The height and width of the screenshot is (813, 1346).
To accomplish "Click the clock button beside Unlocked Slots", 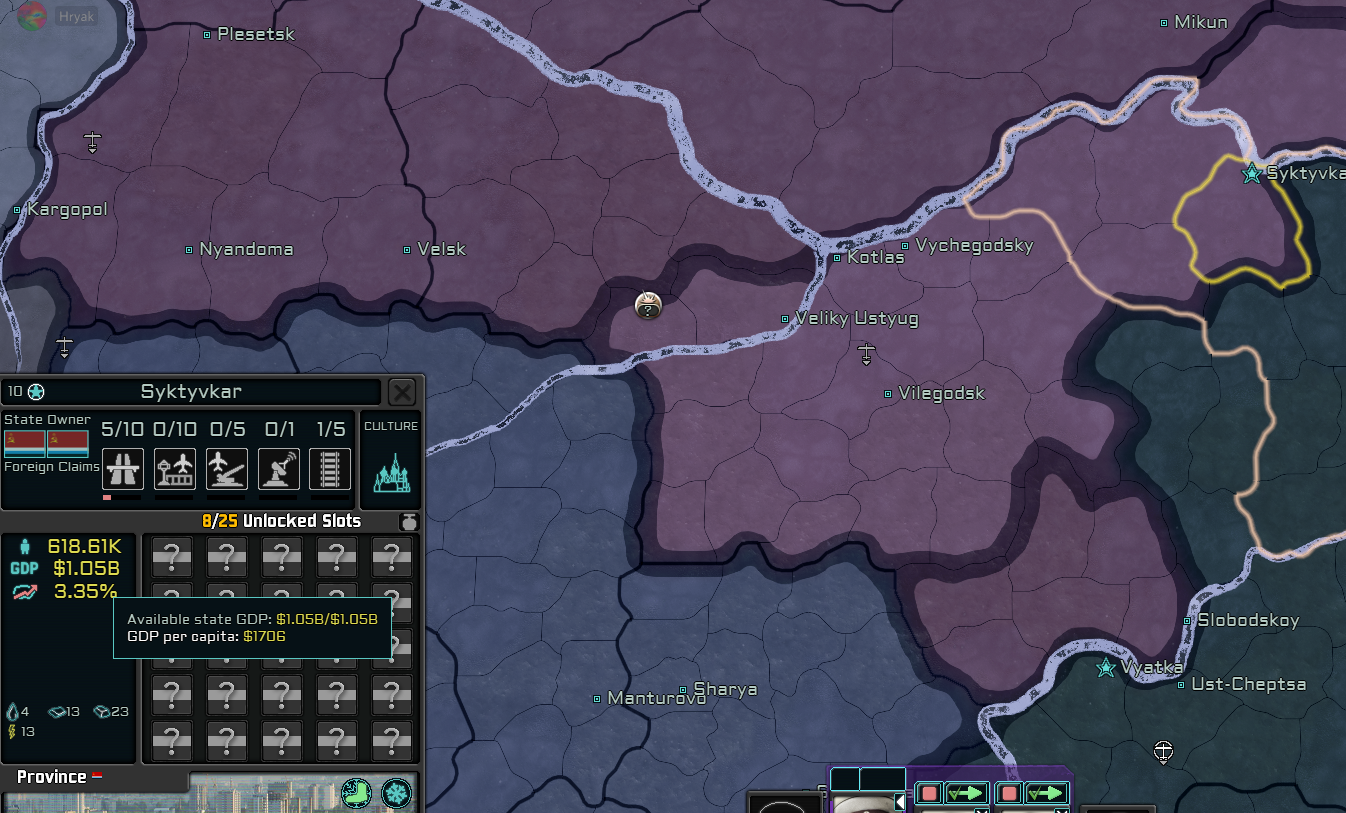I will (408, 521).
